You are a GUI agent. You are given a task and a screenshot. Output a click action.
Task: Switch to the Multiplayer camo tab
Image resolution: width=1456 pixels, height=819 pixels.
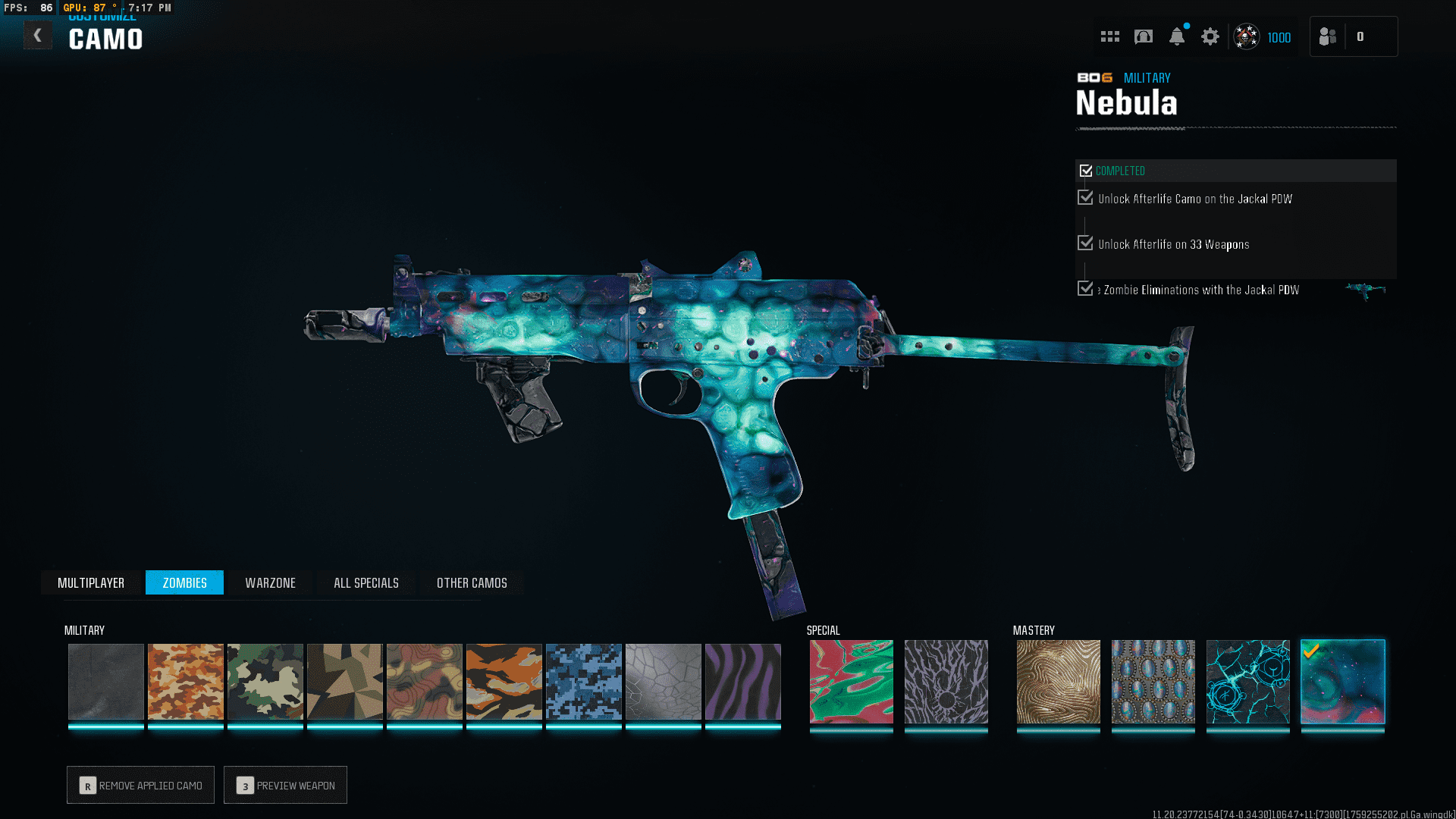[91, 582]
